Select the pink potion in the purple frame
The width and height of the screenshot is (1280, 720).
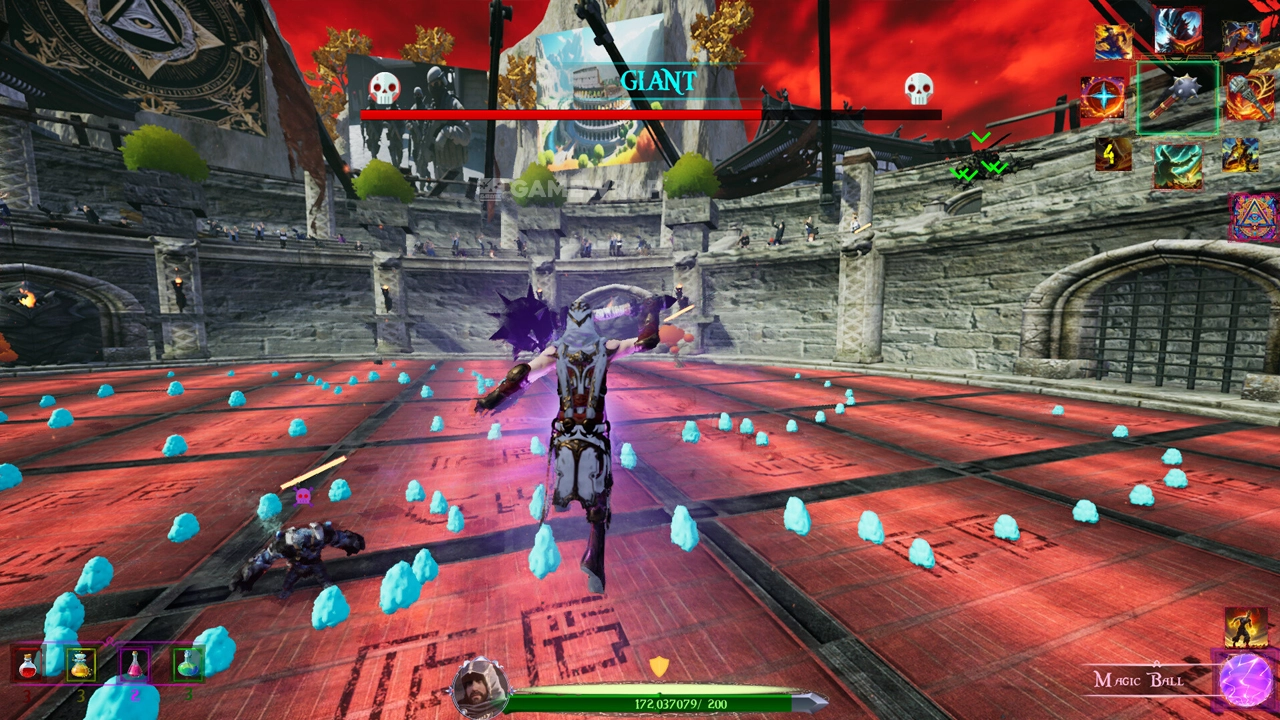click(x=134, y=663)
